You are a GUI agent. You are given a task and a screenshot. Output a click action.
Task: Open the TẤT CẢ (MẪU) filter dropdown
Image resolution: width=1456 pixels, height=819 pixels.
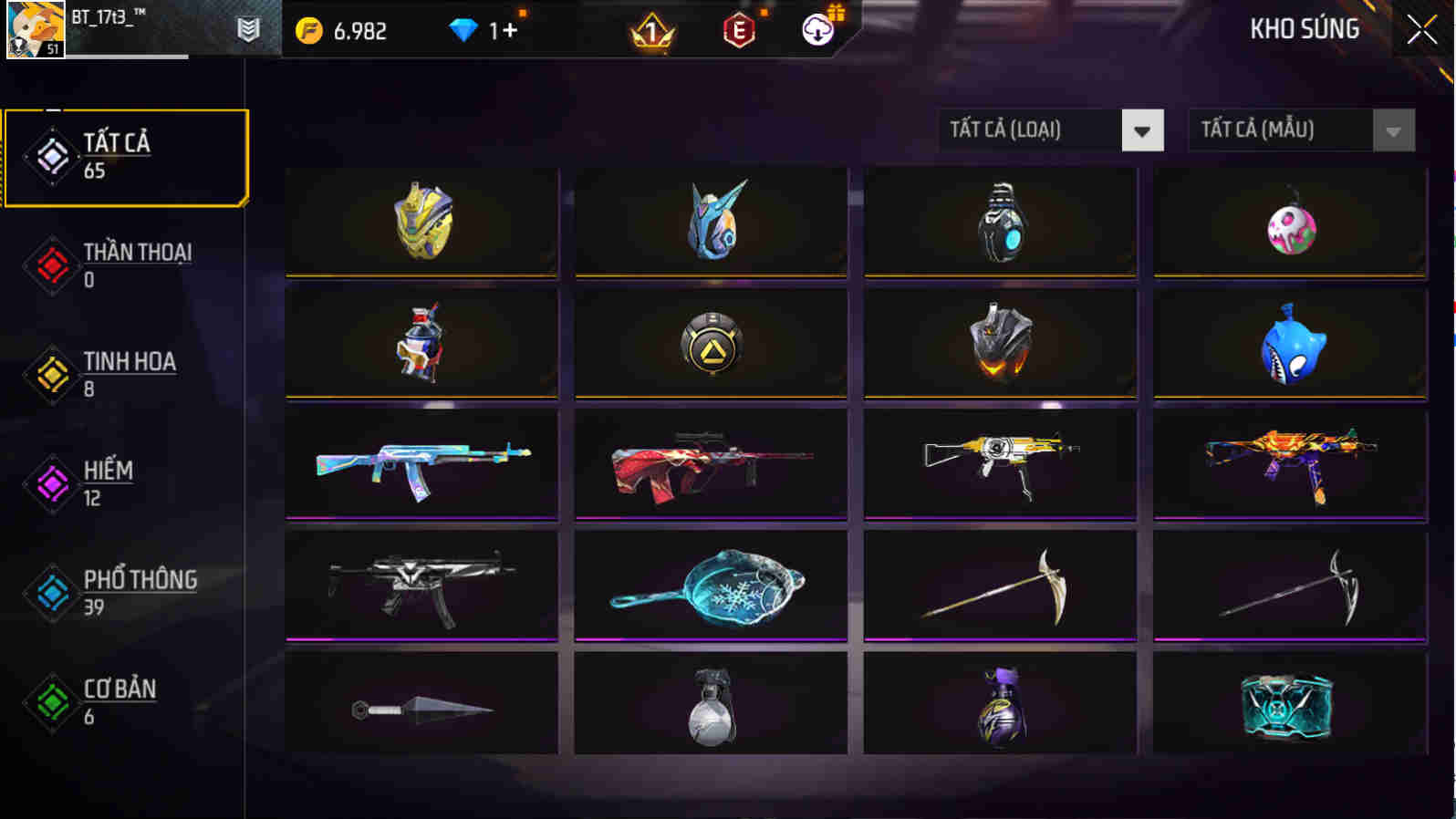pyautogui.click(x=1300, y=130)
